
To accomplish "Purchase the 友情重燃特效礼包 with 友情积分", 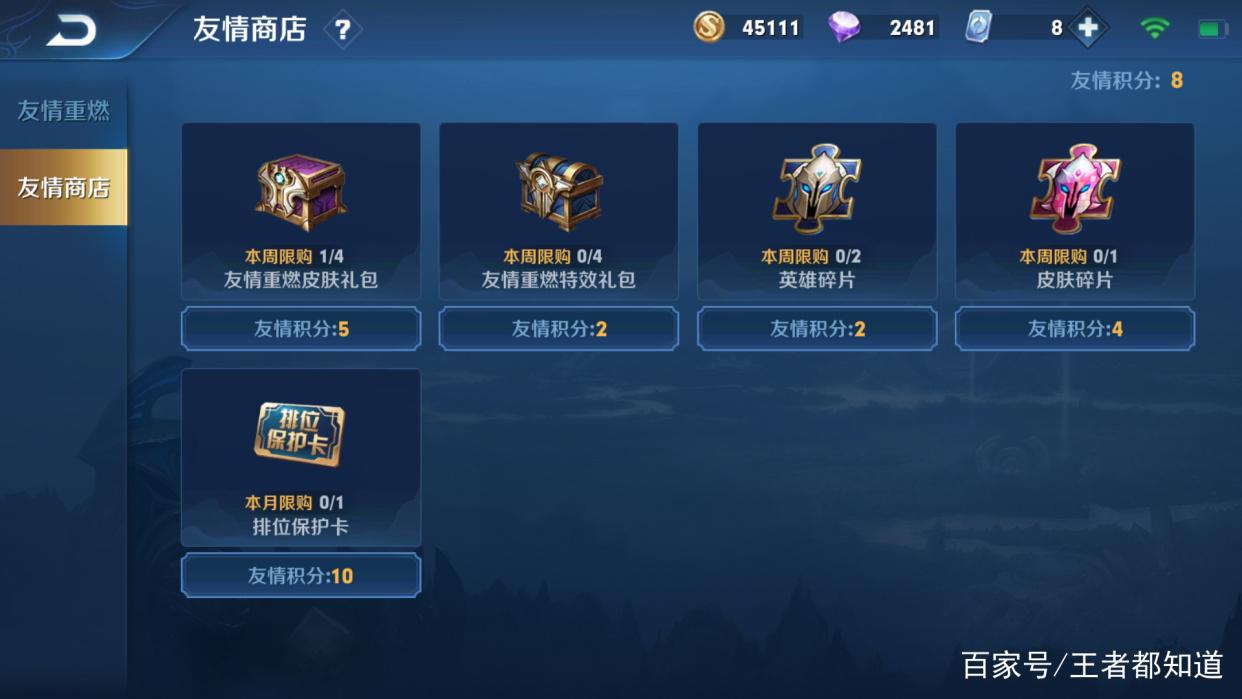I will click(559, 329).
